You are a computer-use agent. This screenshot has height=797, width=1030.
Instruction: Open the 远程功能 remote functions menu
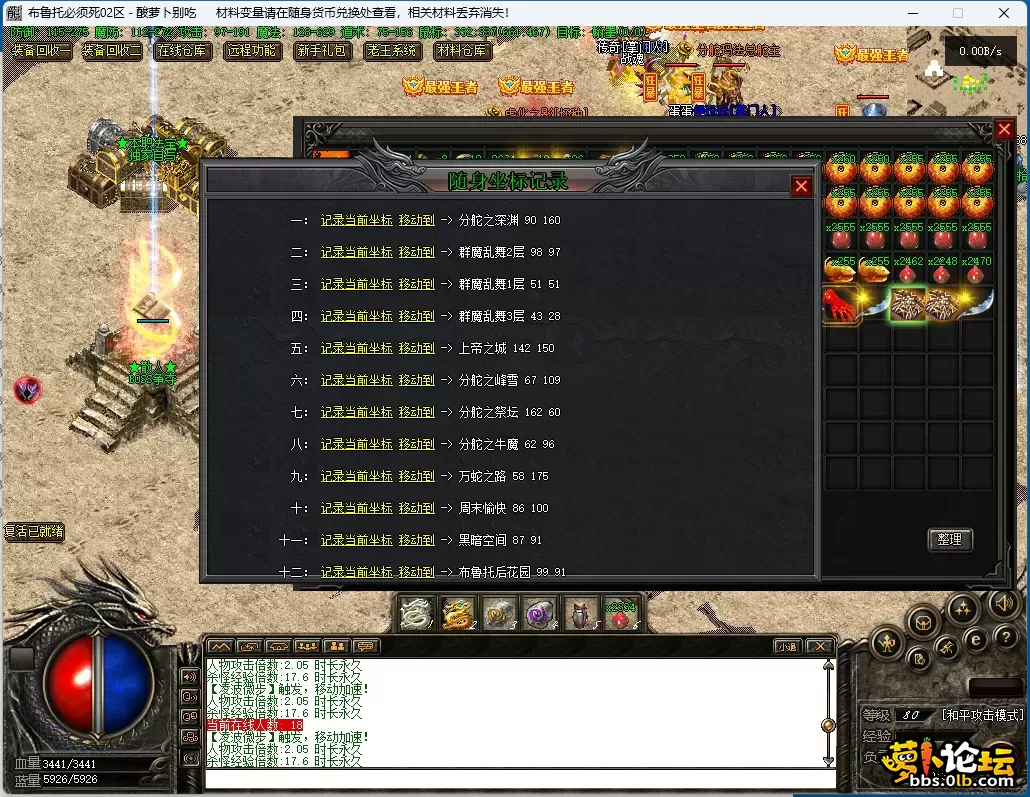[252, 50]
